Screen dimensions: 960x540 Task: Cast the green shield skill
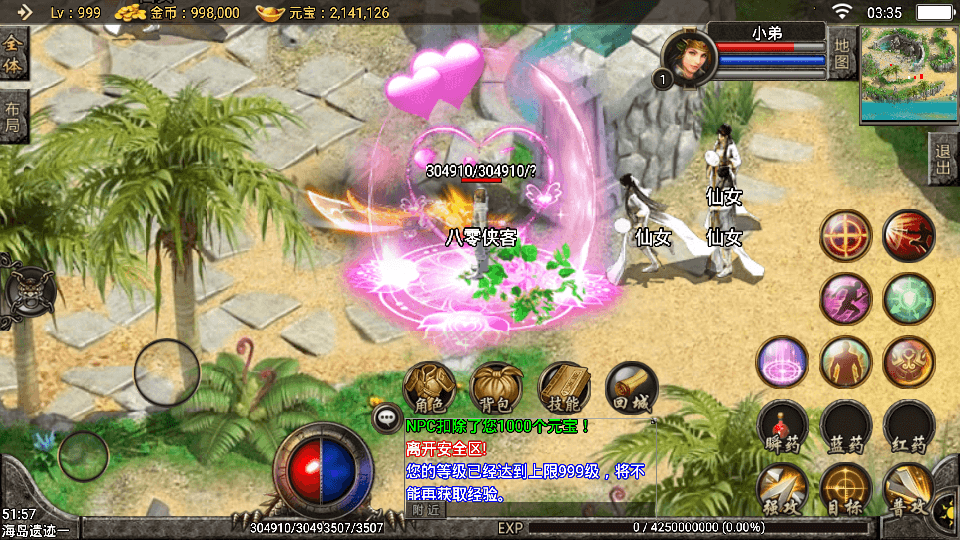click(909, 299)
